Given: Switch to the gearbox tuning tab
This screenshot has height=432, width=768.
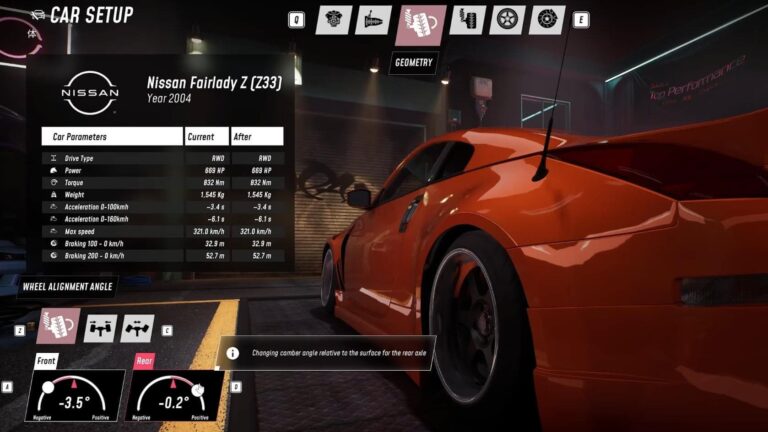Looking at the screenshot, I should pos(373,20).
